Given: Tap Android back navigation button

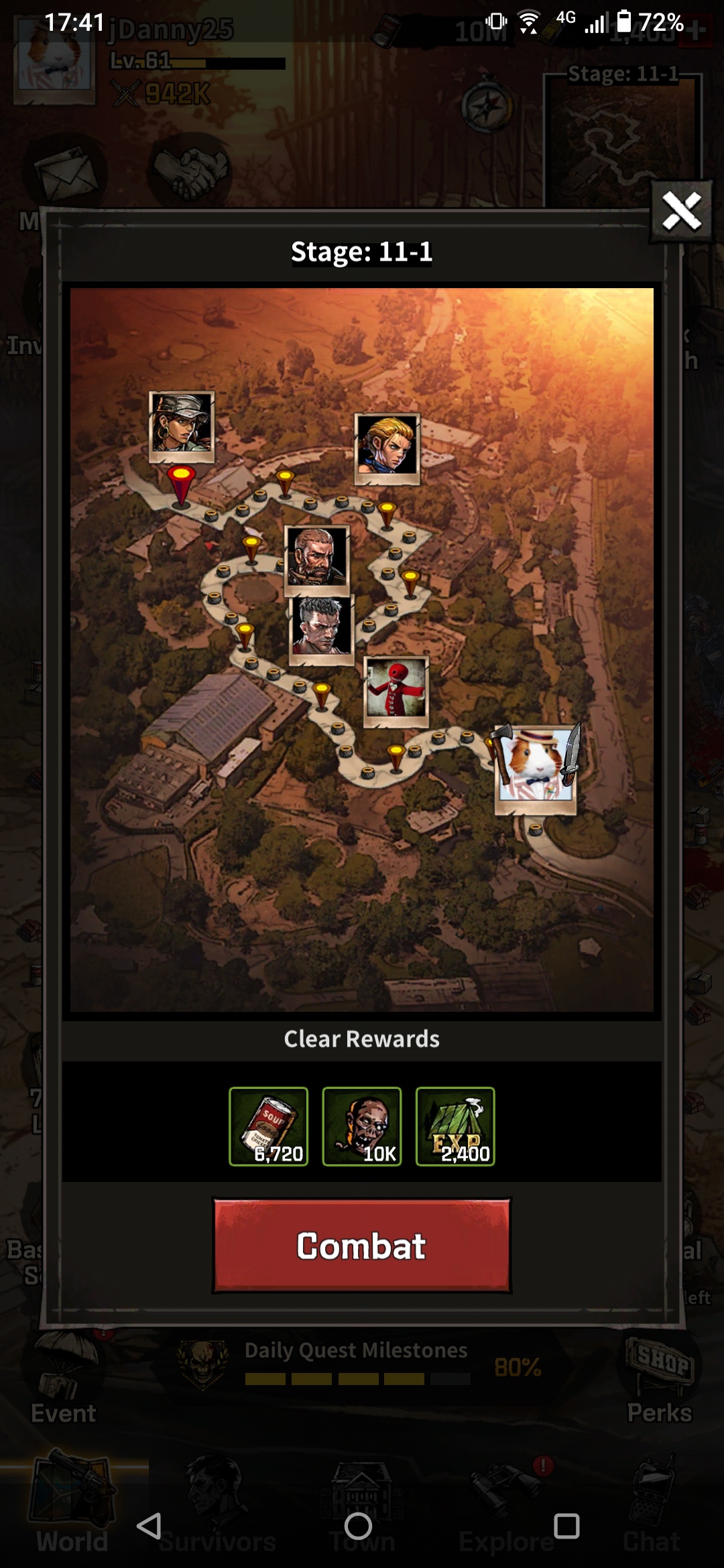Looking at the screenshot, I should [149, 1526].
